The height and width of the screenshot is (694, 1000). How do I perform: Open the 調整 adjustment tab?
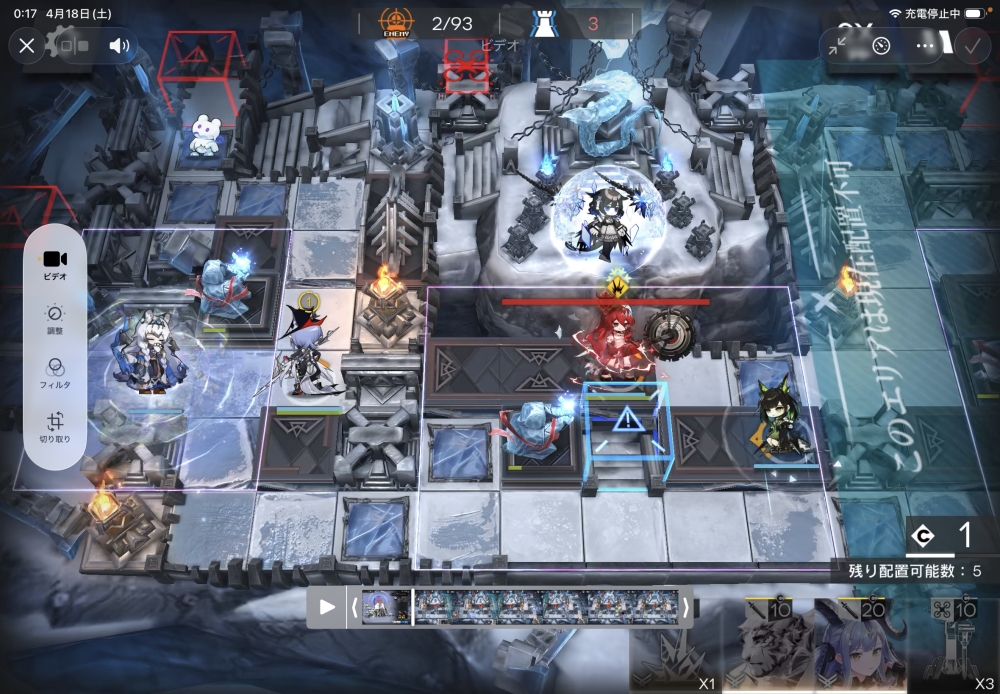56,319
